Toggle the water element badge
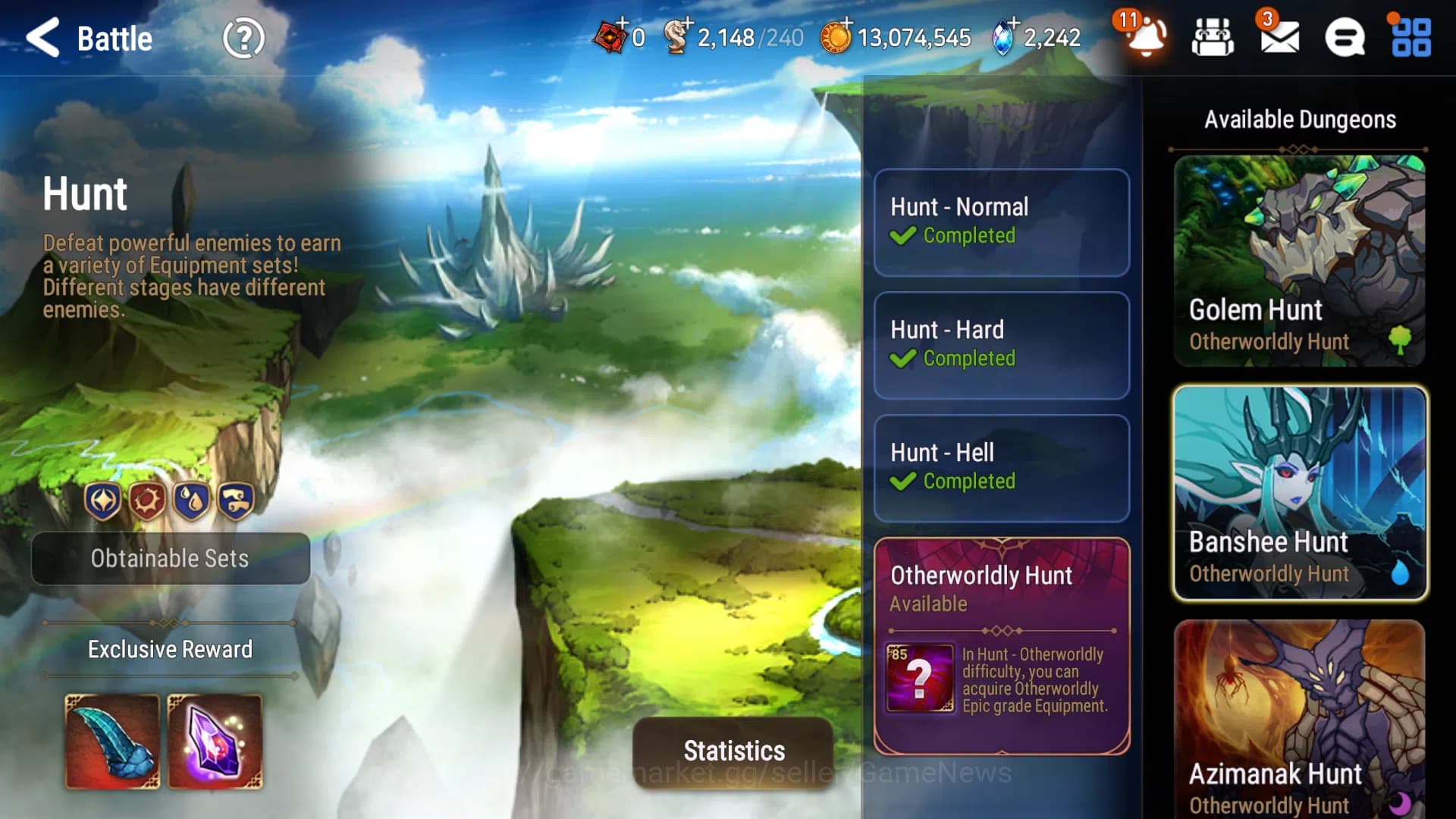 pos(192,500)
